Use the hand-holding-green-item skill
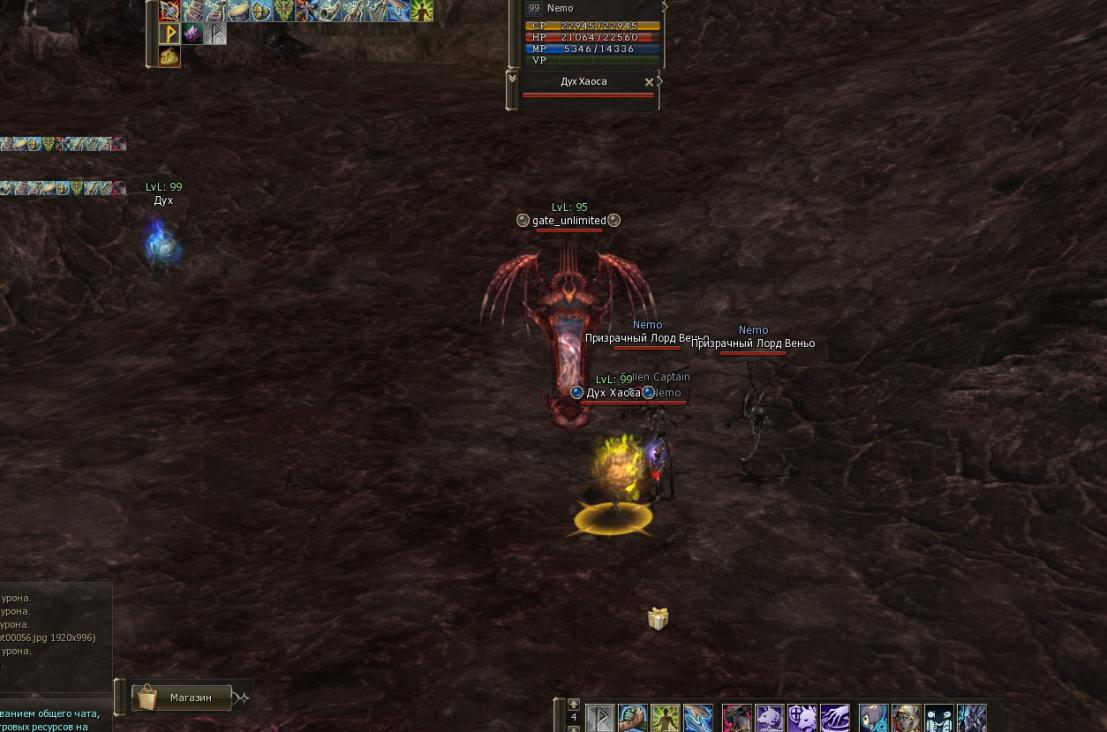This screenshot has width=1107, height=732. point(632,717)
